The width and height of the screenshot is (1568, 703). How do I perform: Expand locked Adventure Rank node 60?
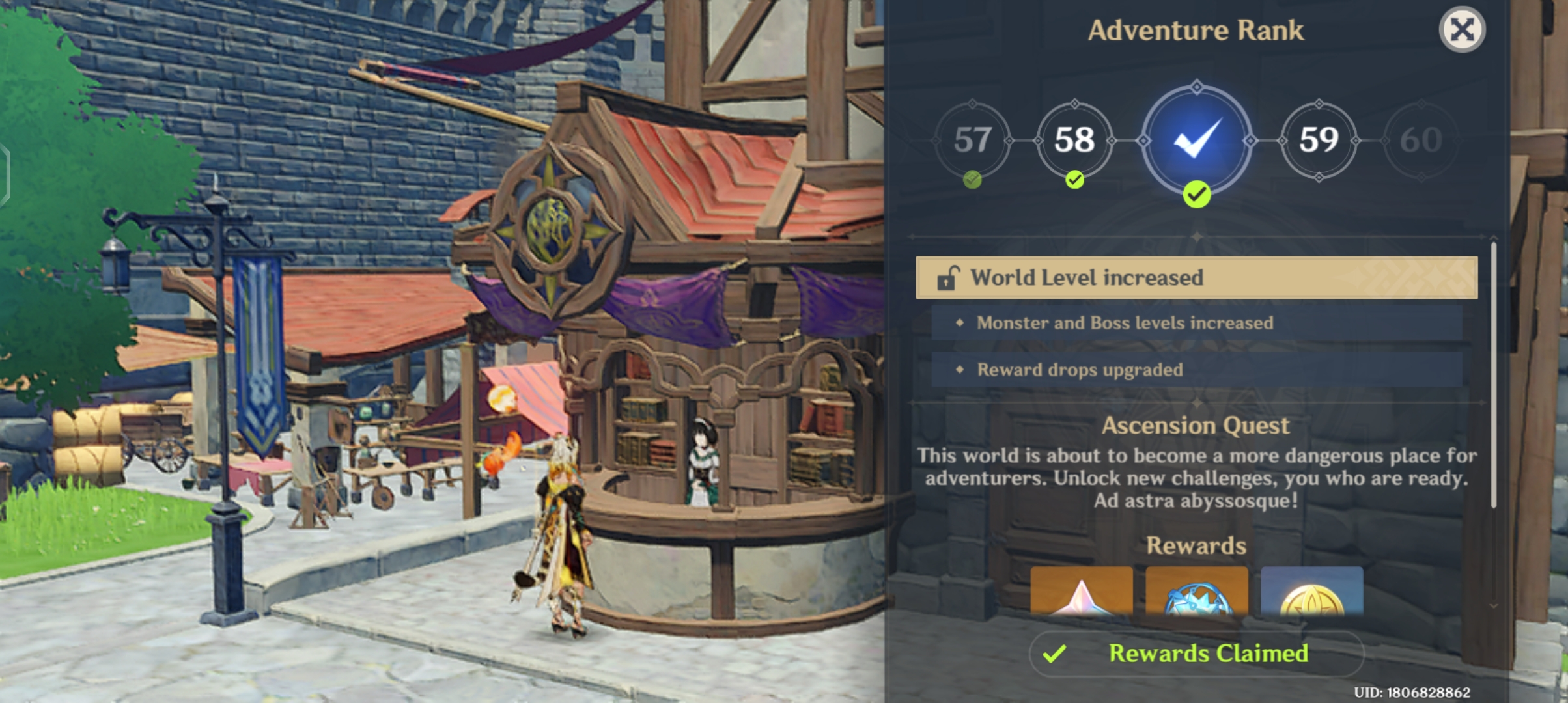(1421, 142)
